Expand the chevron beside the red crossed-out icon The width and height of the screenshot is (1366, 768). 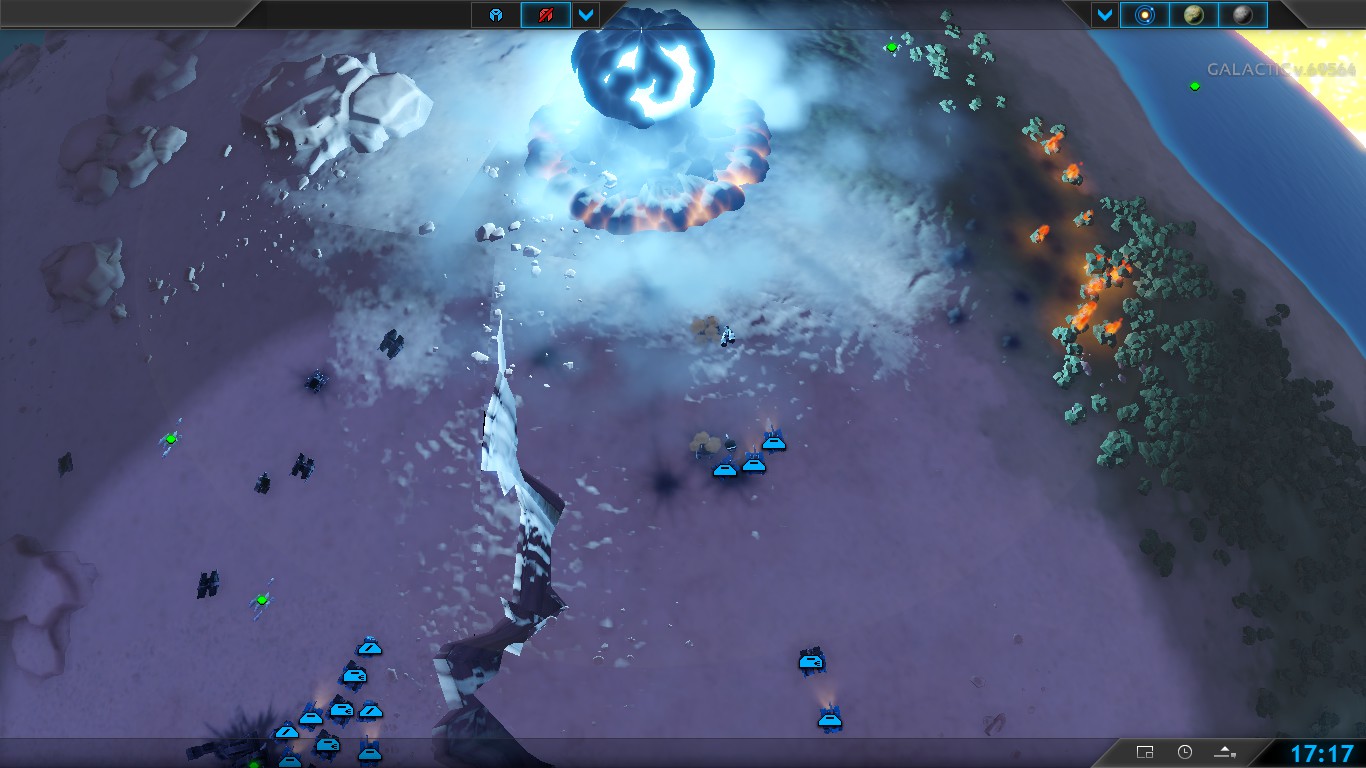click(586, 15)
